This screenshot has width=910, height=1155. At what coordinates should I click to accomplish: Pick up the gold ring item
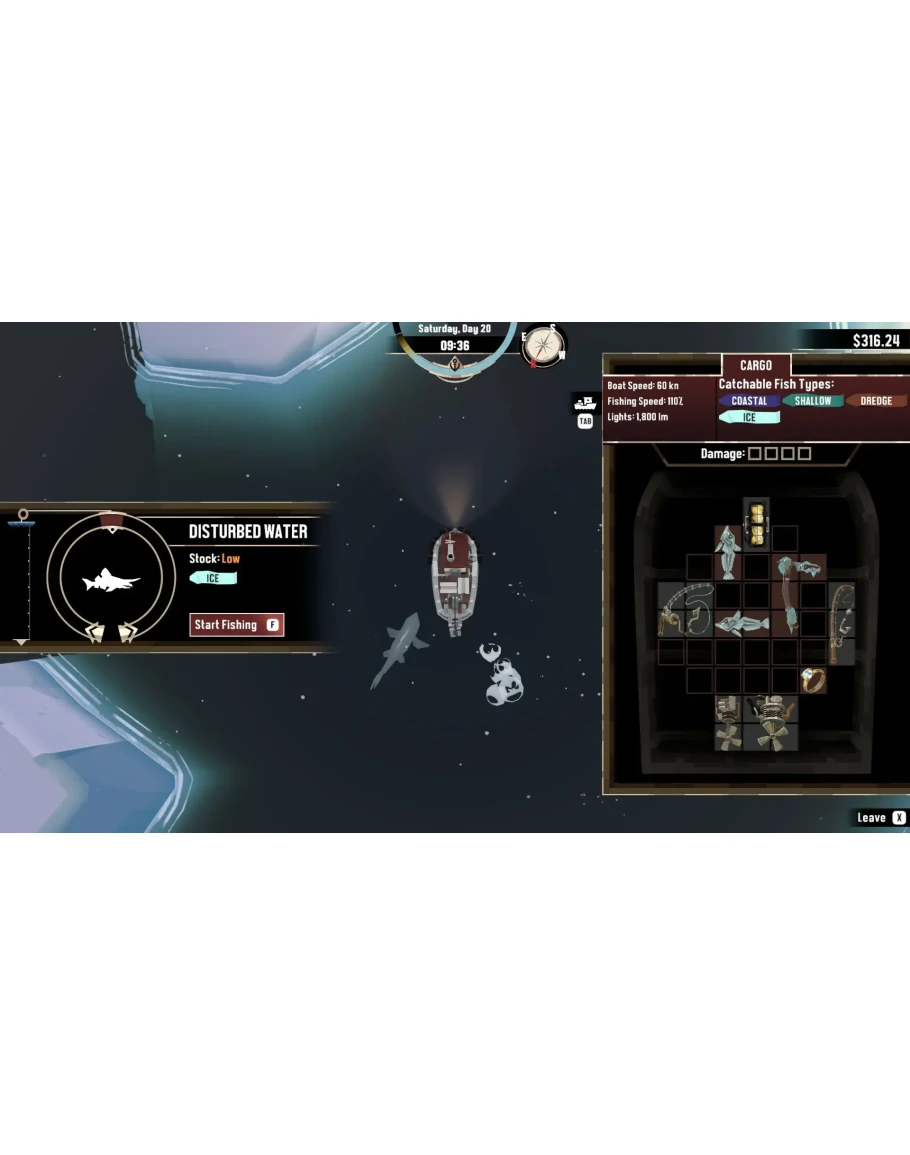tap(812, 680)
